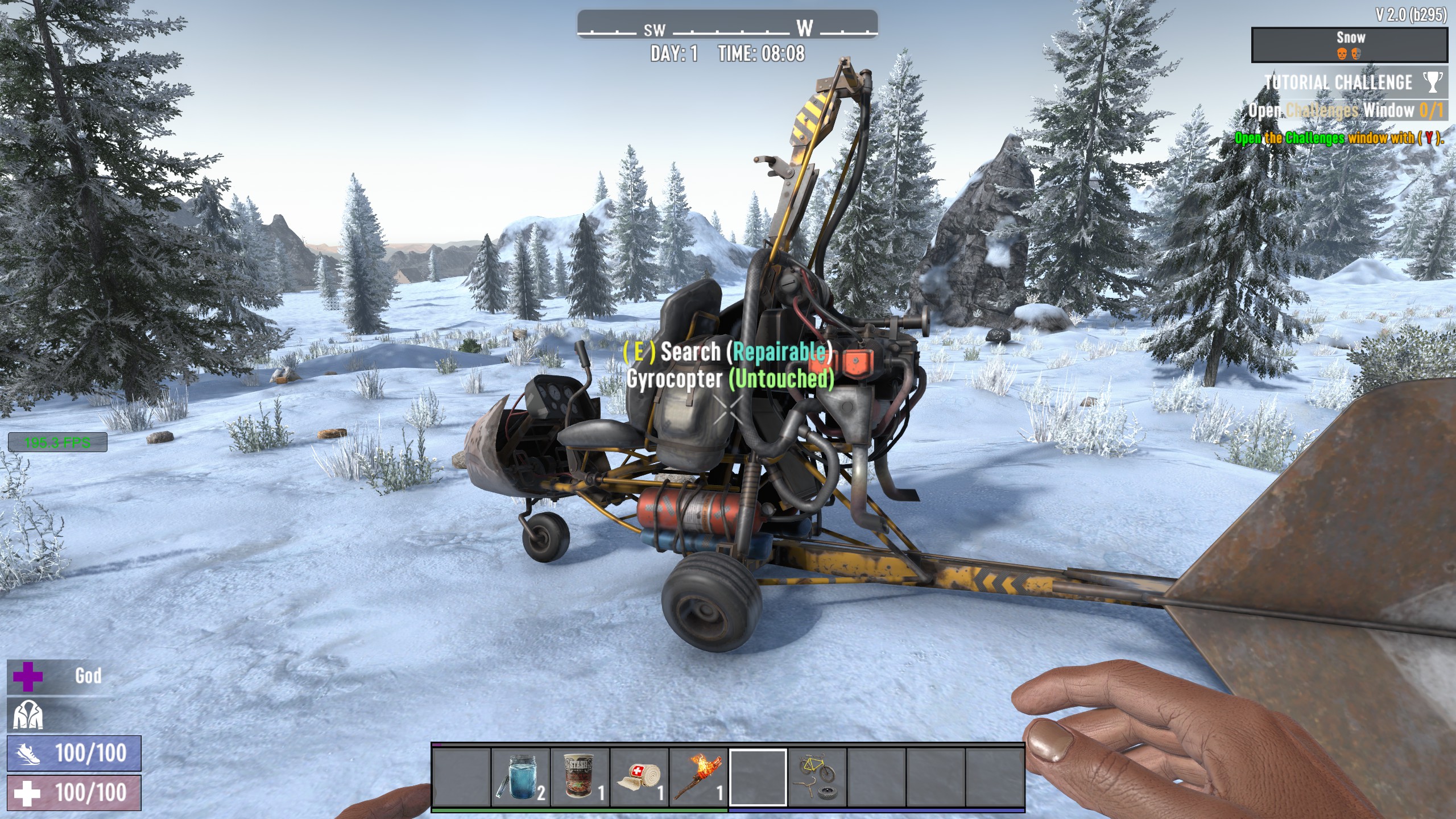Select the water jar hotbar slot

coord(520,776)
